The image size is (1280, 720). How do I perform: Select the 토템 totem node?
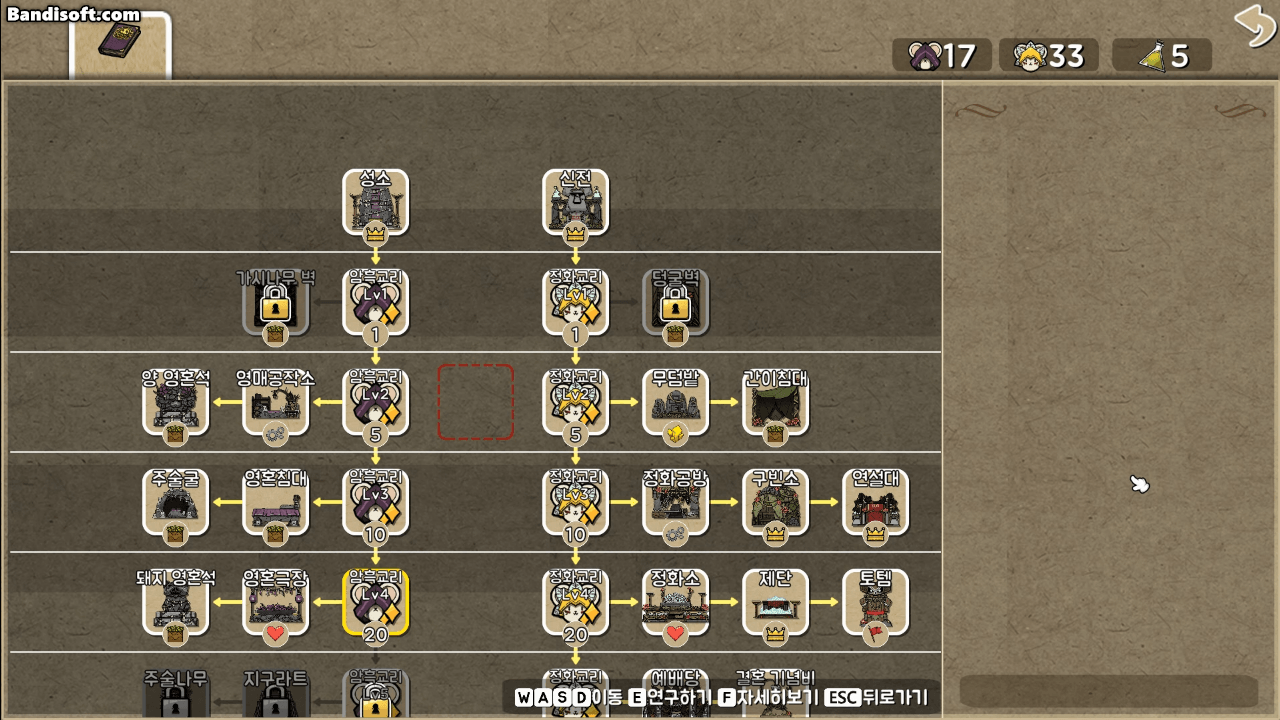point(875,600)
